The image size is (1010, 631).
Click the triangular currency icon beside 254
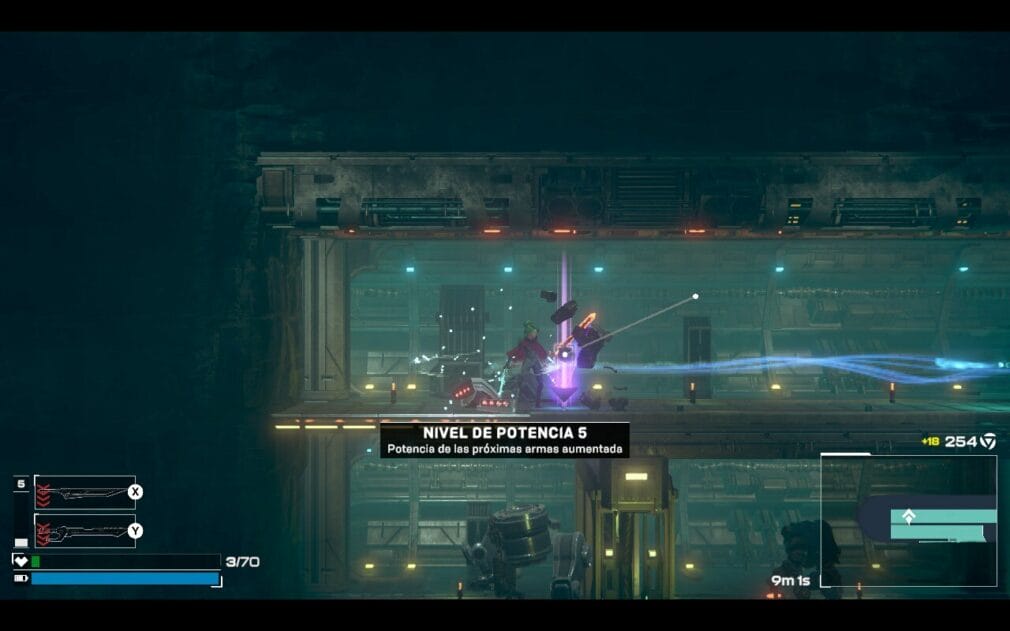(x=988, y=441)
